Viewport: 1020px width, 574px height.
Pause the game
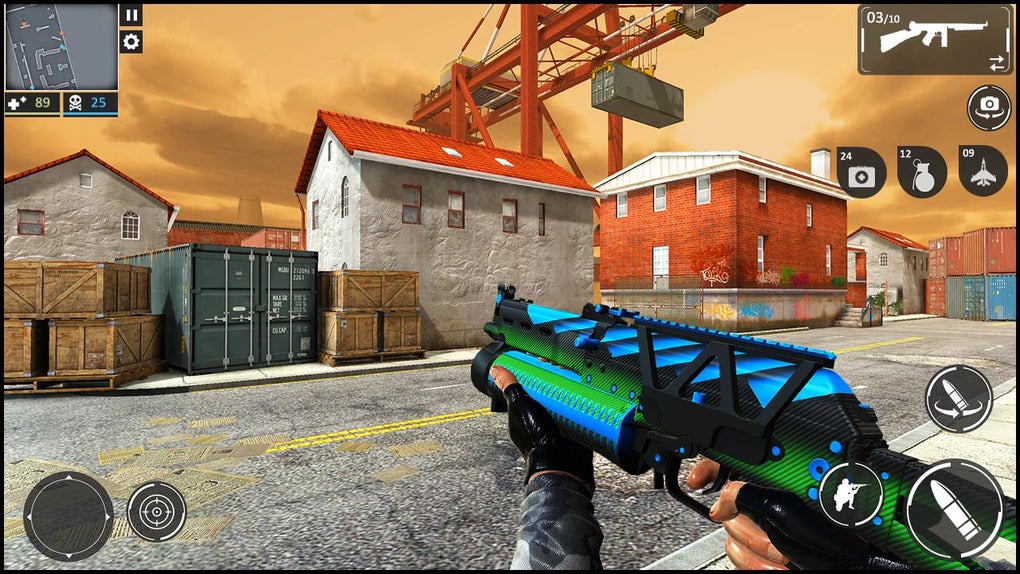[131, 15]
